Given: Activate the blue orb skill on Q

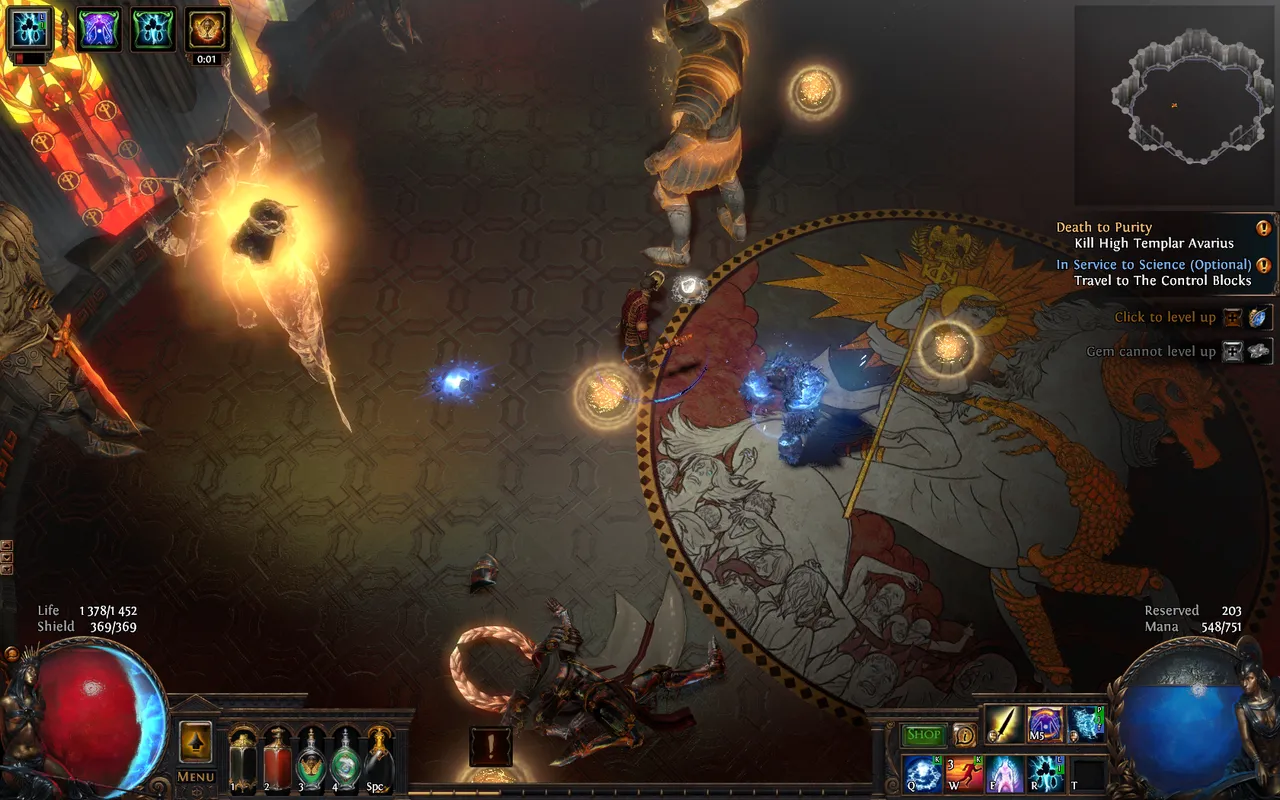Looking at the screenshot, I should click(922, 774).
